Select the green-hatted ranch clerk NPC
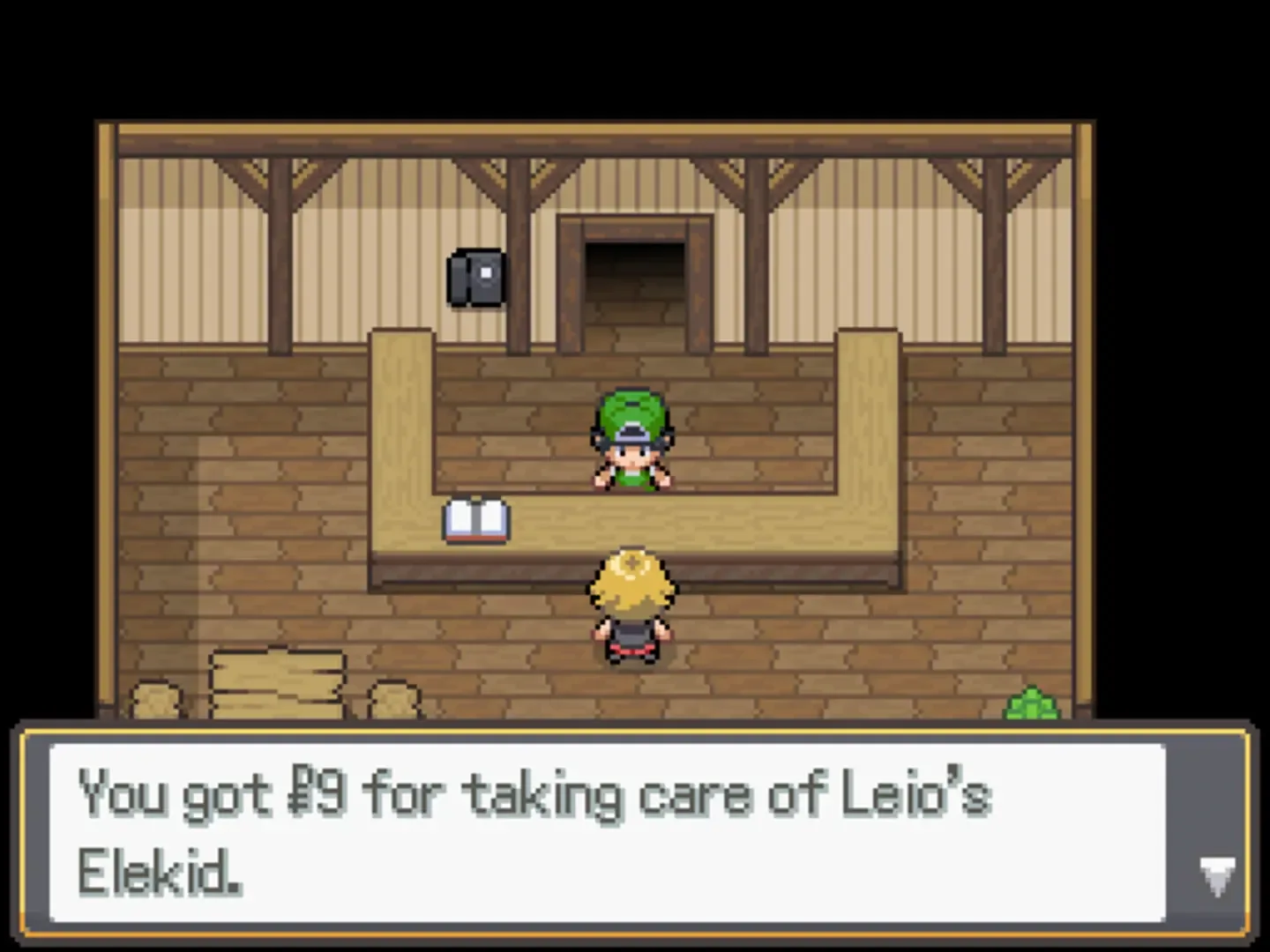The image size is (1270, 952). click(631, 441)
